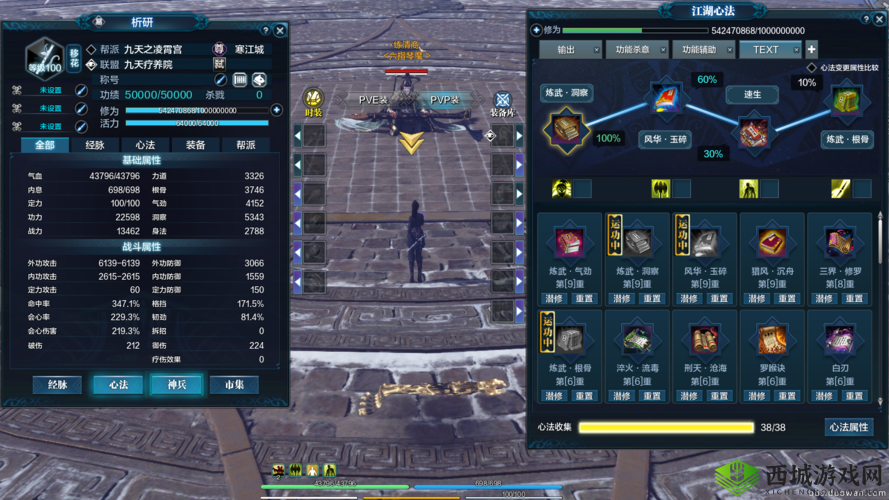This screenshot has height=500, width=889.
Task: Open the 经脉 button at the panel bottom
Action: [50, 385]
